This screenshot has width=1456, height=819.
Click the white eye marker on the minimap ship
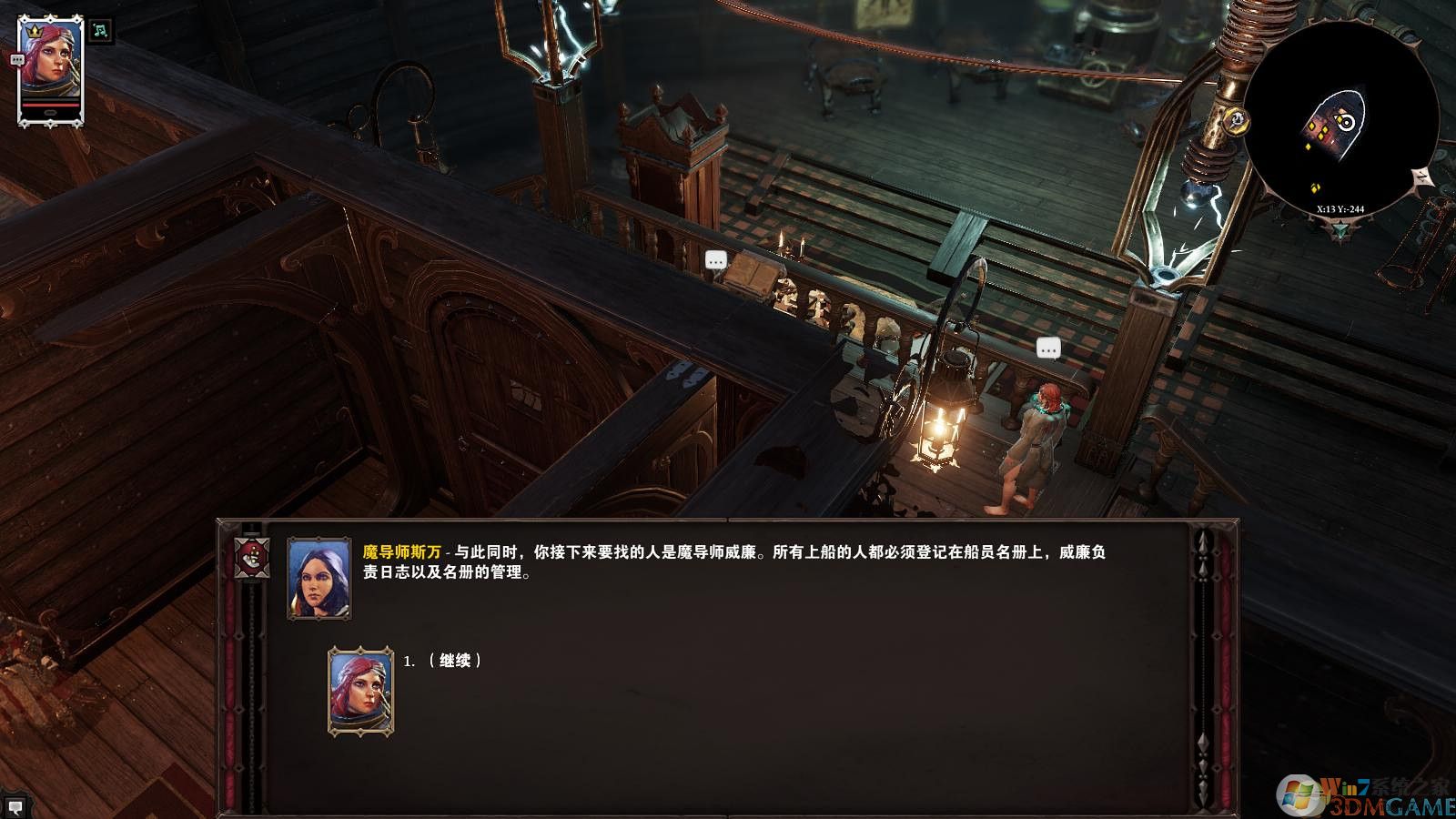[1347, 122]
